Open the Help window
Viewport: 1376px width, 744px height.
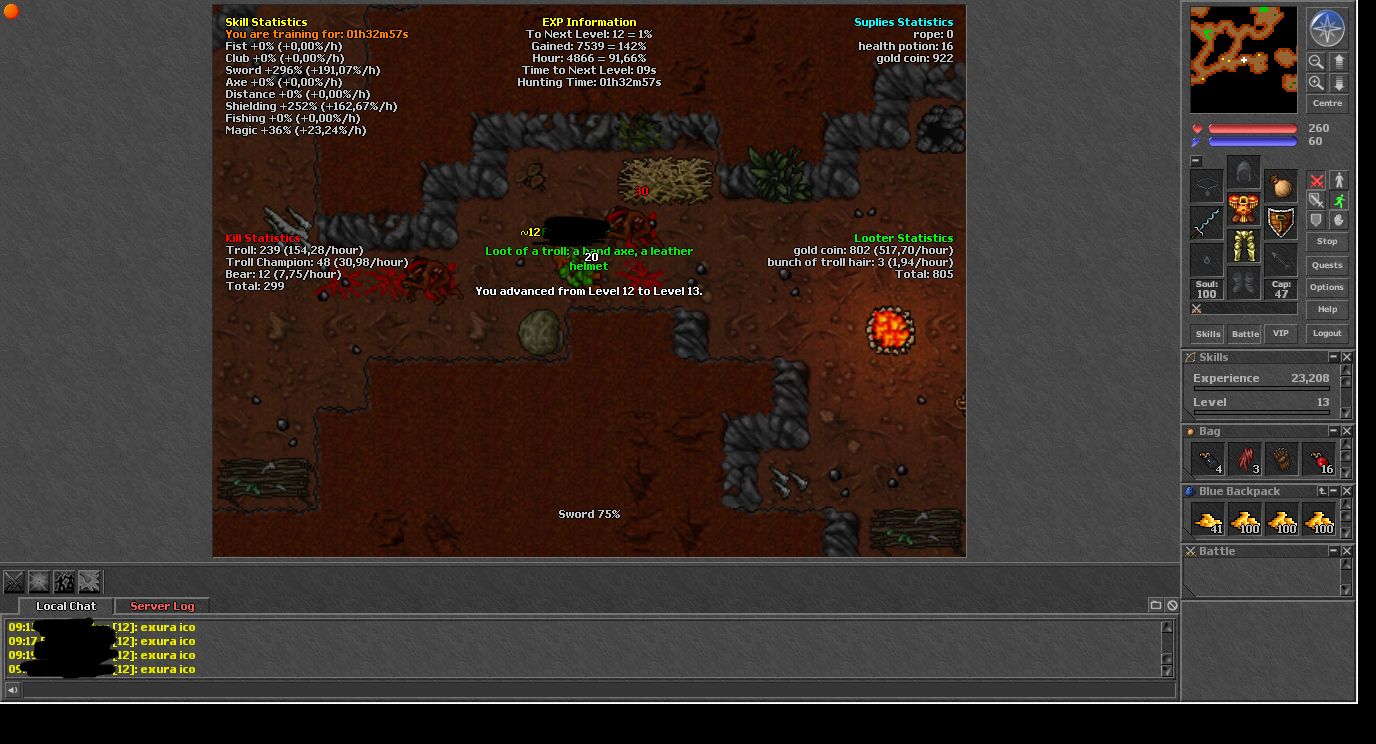coord(1327,309)
